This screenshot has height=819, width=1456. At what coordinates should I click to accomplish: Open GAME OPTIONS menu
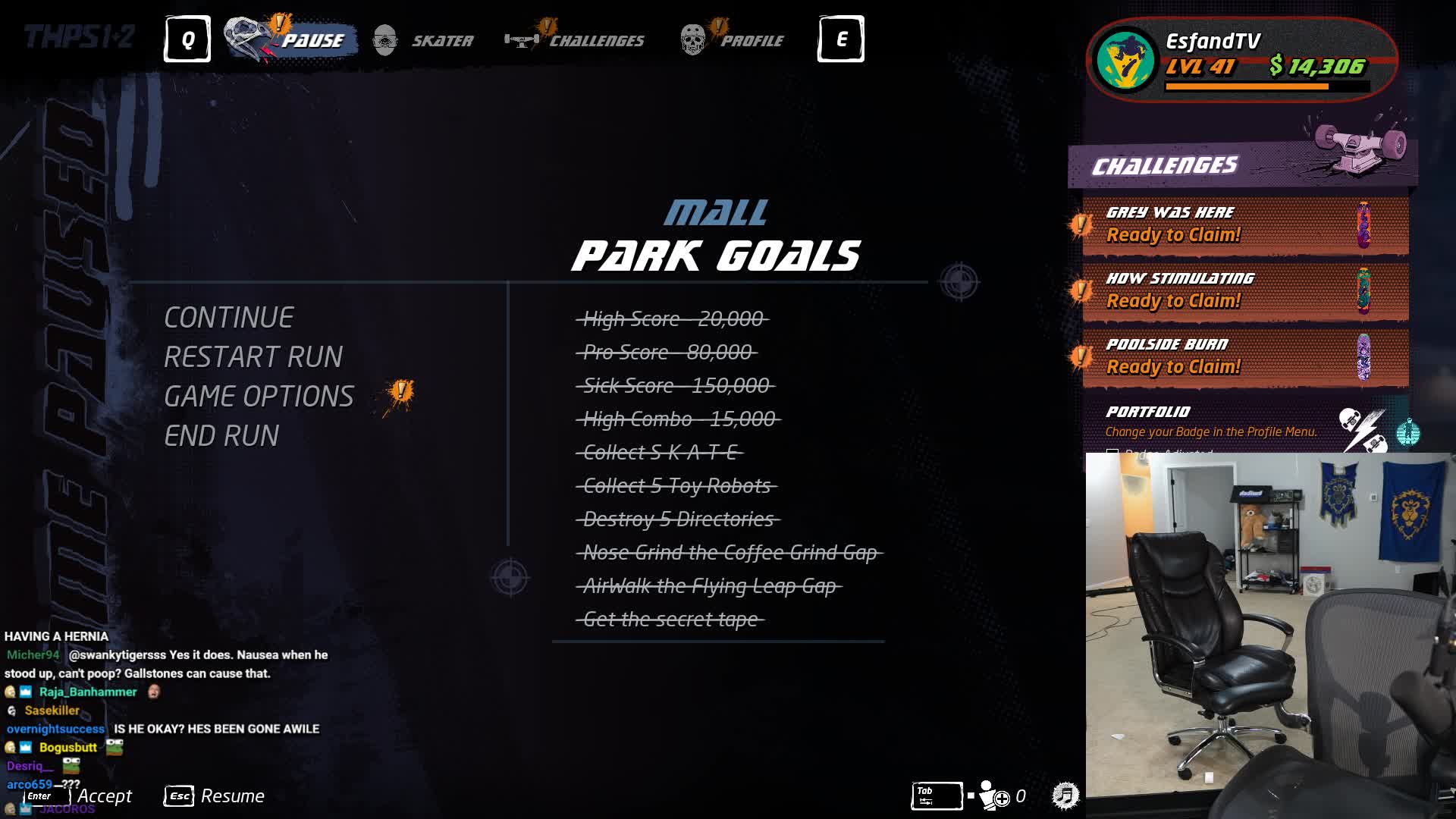[259, 397]
